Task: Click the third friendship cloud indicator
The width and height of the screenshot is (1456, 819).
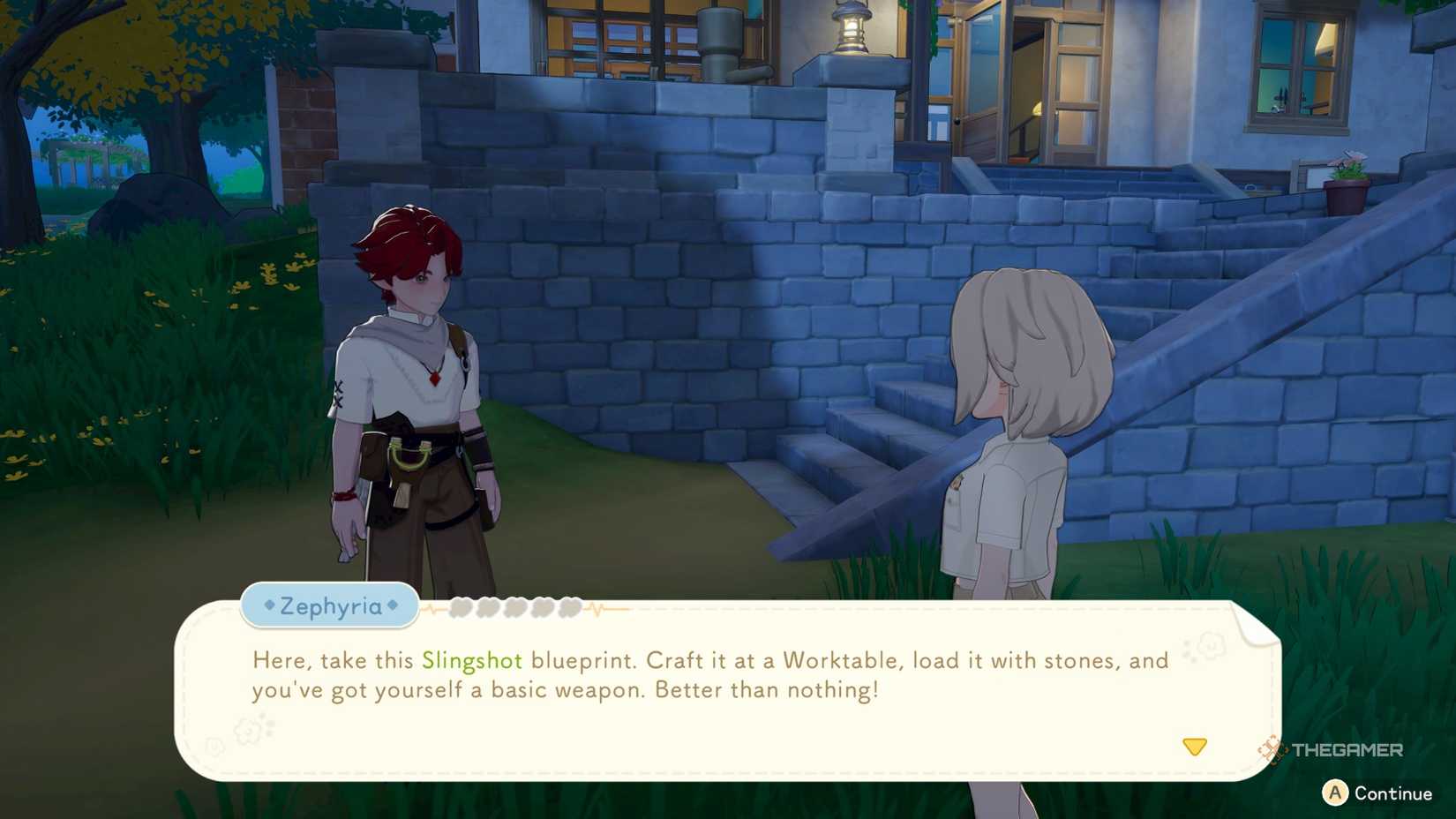Action: pyautogui.click(x=515, y=609)
